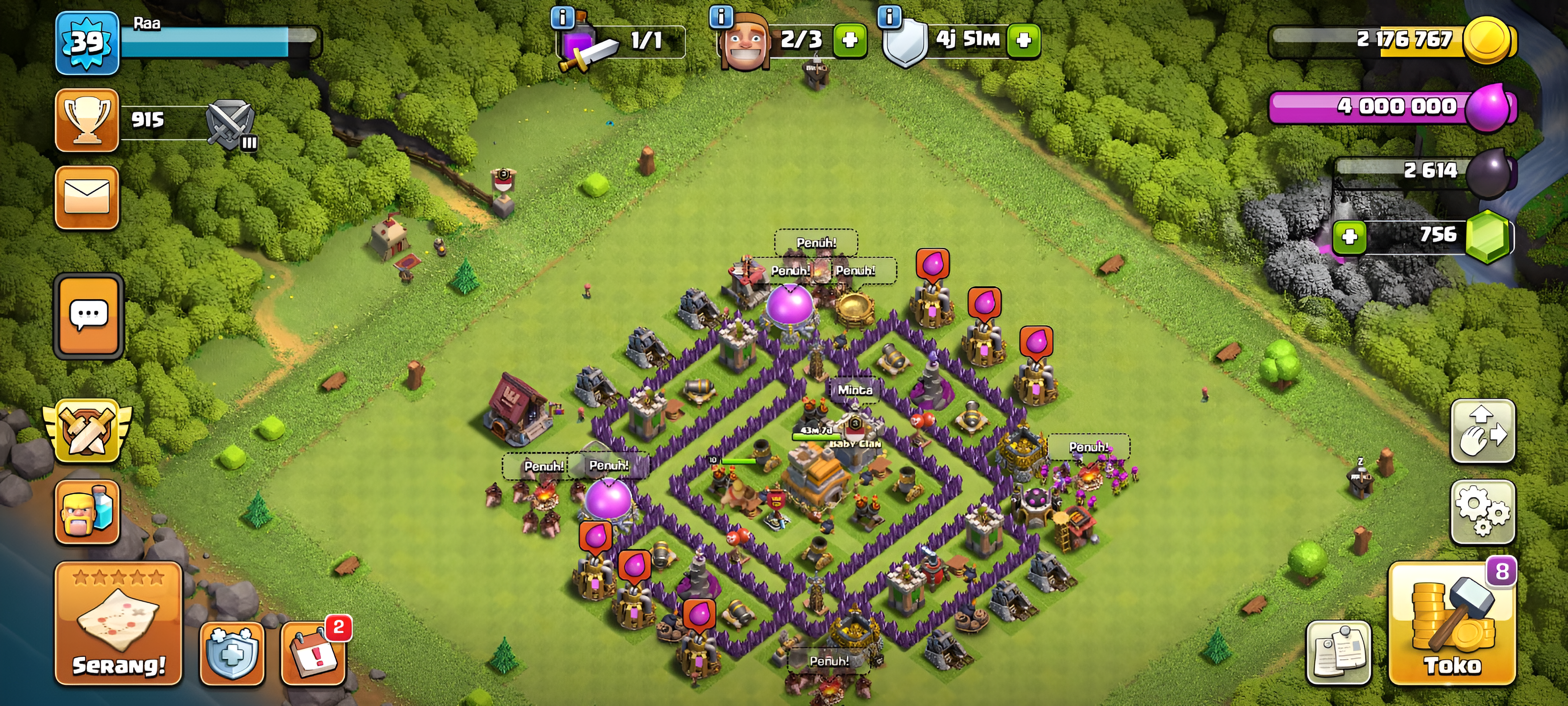
Task: Tap the Serang! attack button
Action: pyautogui.click(x=119, y=623)
